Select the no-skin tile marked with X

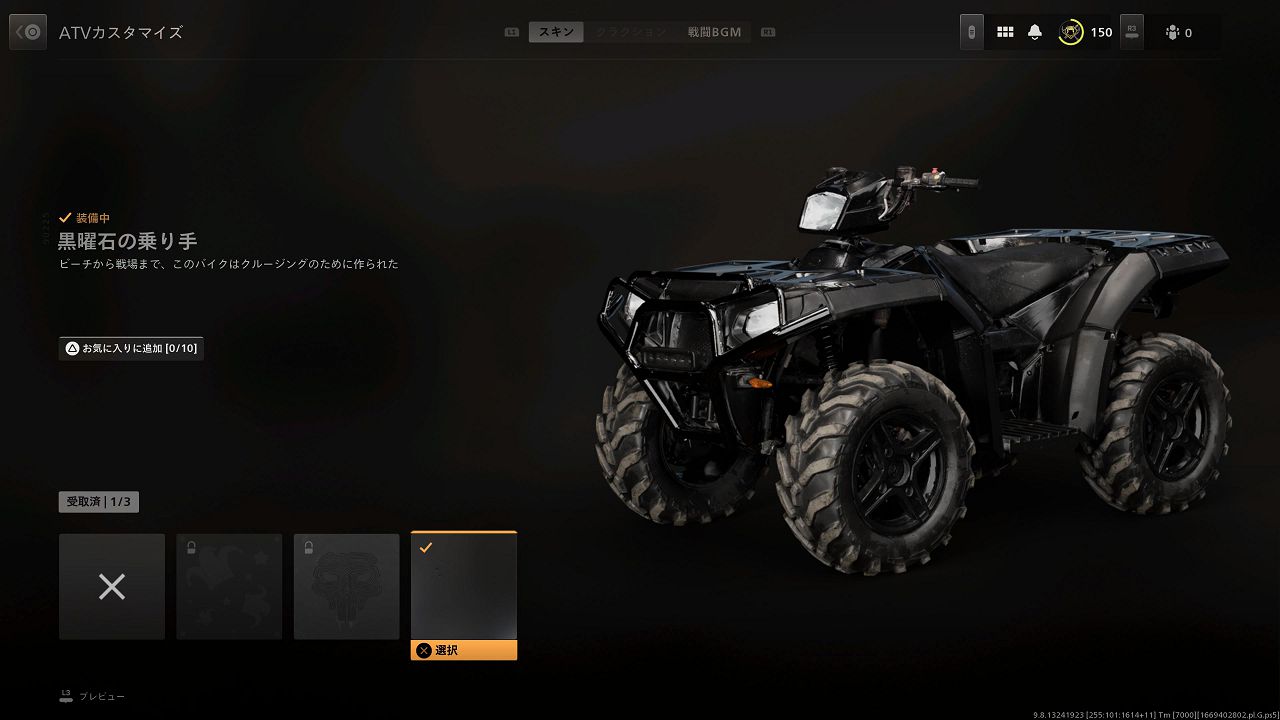point(112,587)
